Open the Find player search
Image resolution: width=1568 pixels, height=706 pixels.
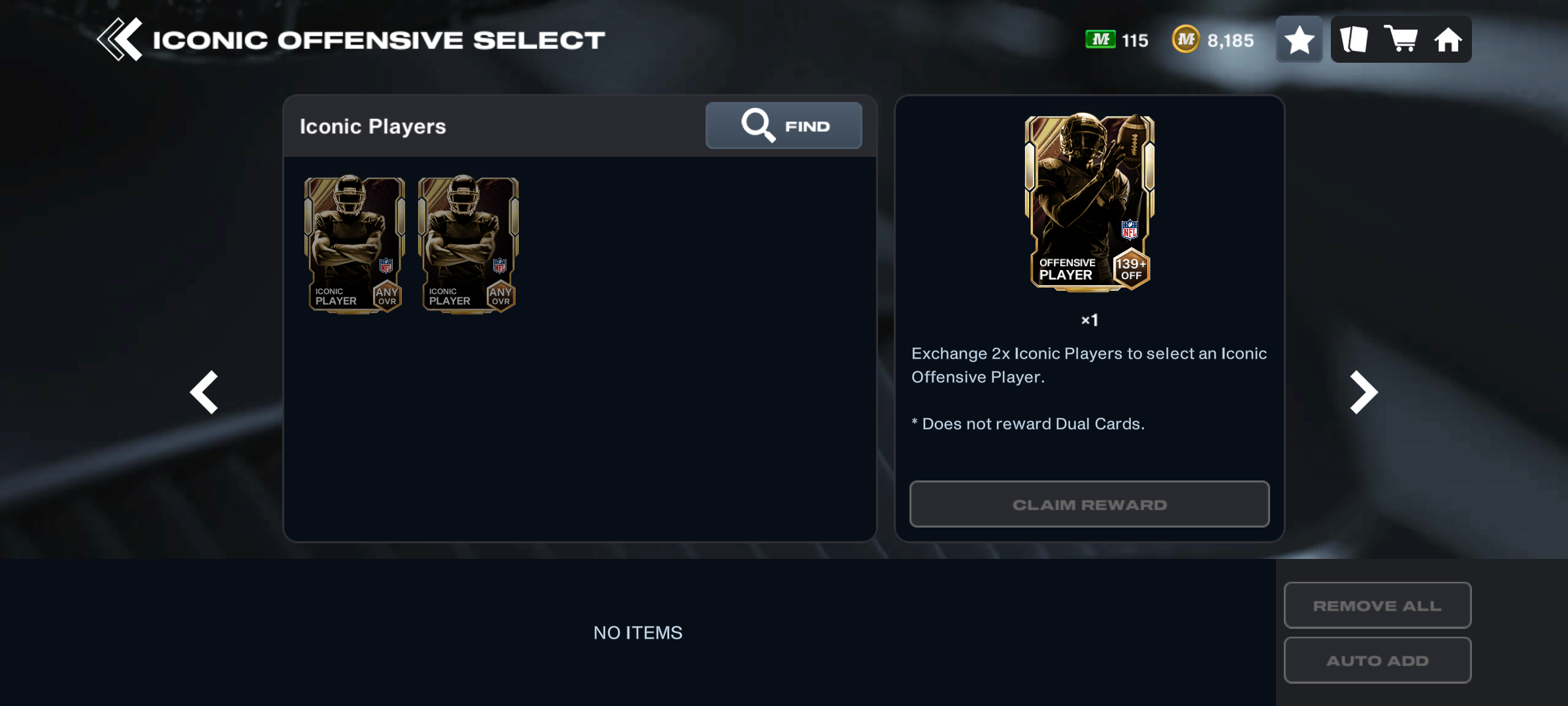(783, 126)
